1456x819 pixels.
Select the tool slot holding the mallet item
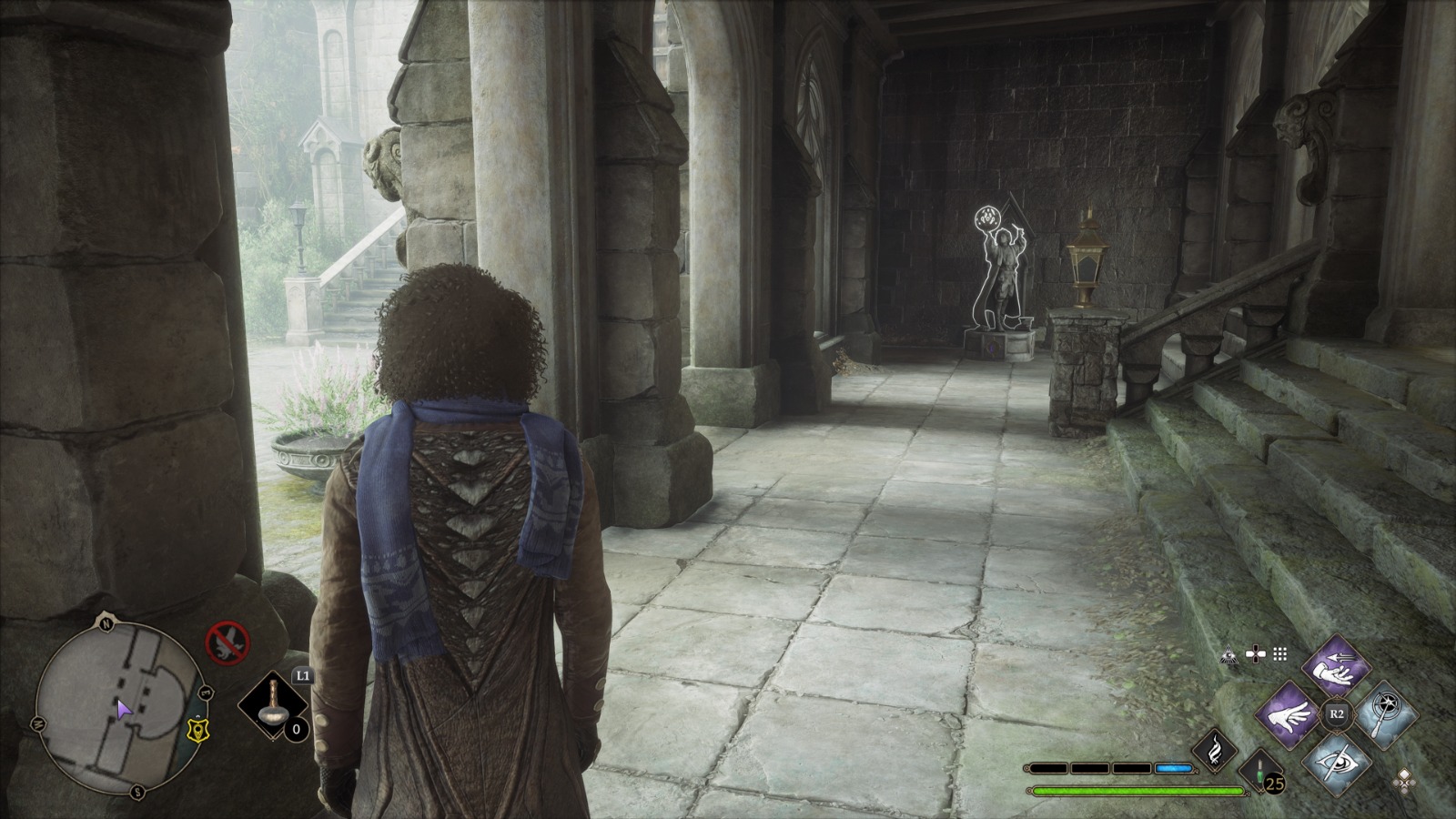(273, 707)
